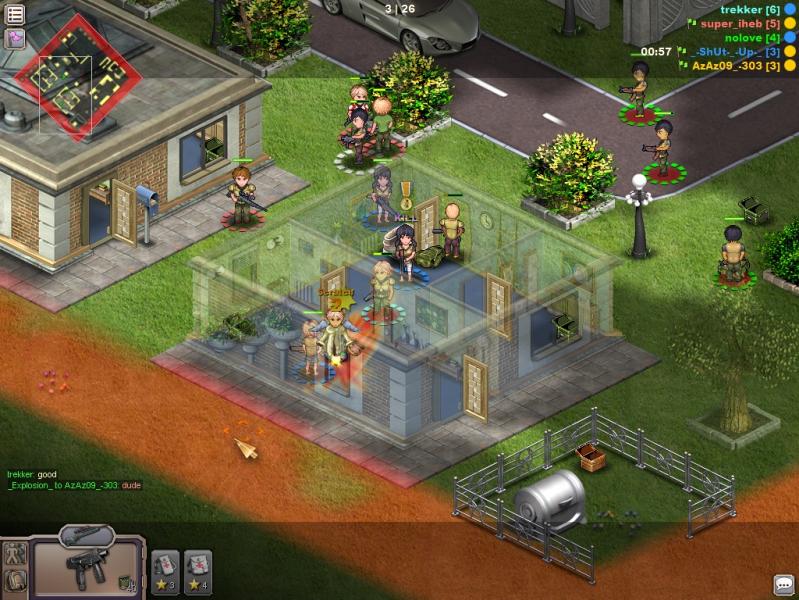The height and width of the screenshot is (600, 799).
Task: Use the medkit with 4 stars
Action: click(198, 567)
